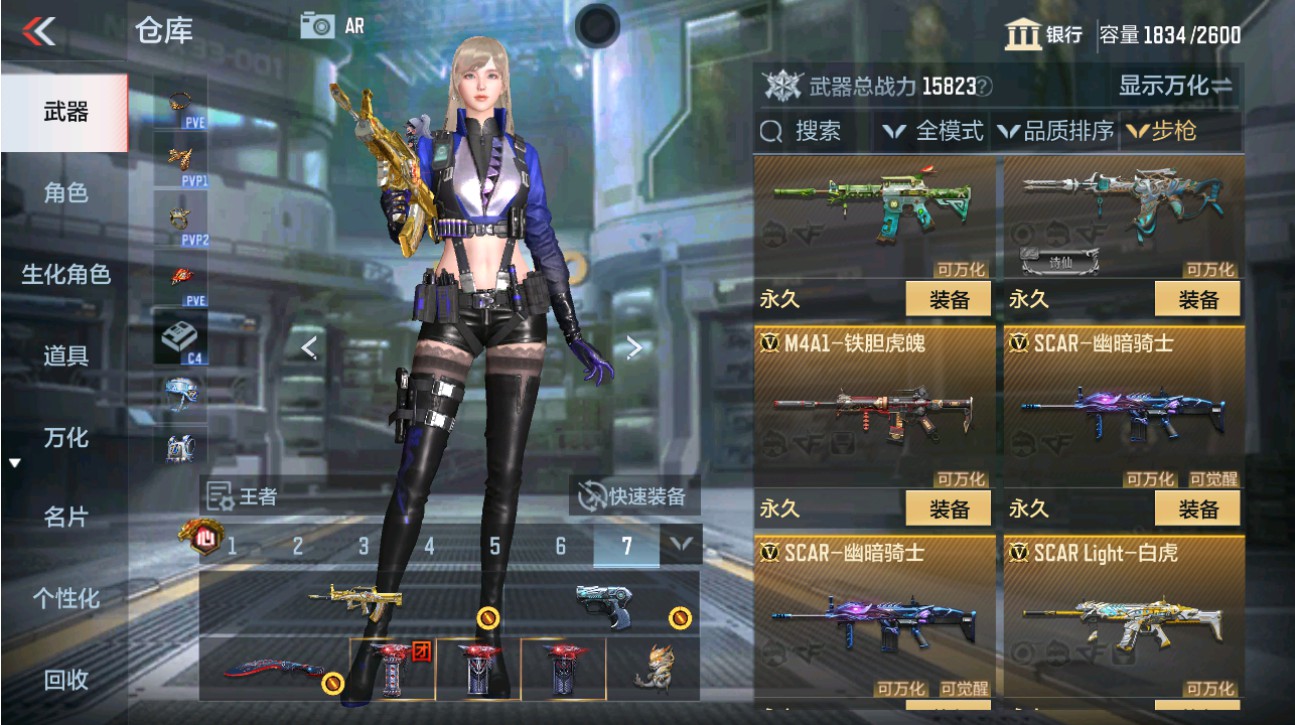The image size is (1295, 725).
Task: Expand the loadout slot list chevron
Action: point(682,544)
